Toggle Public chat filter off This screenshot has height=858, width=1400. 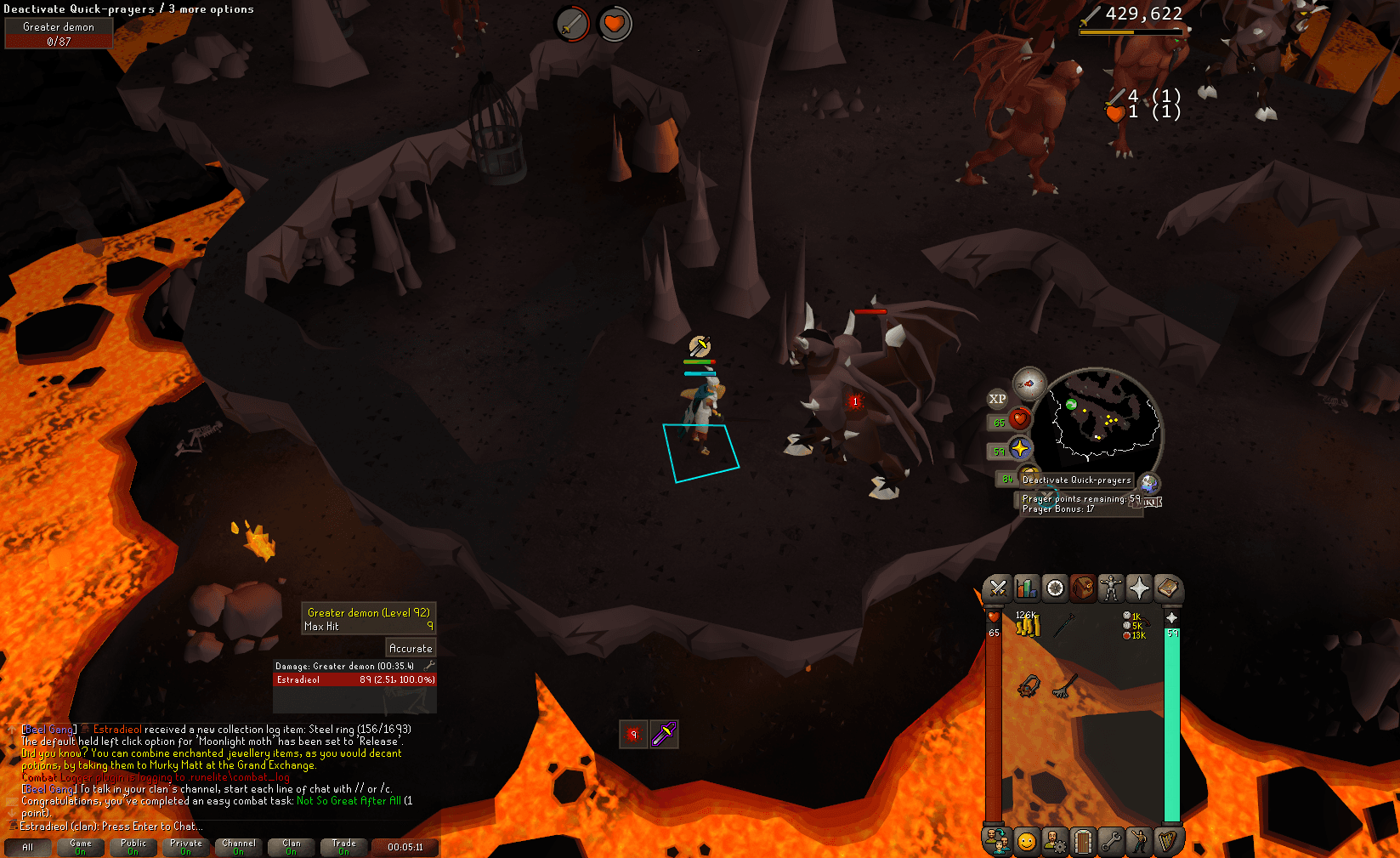(133, 847)
